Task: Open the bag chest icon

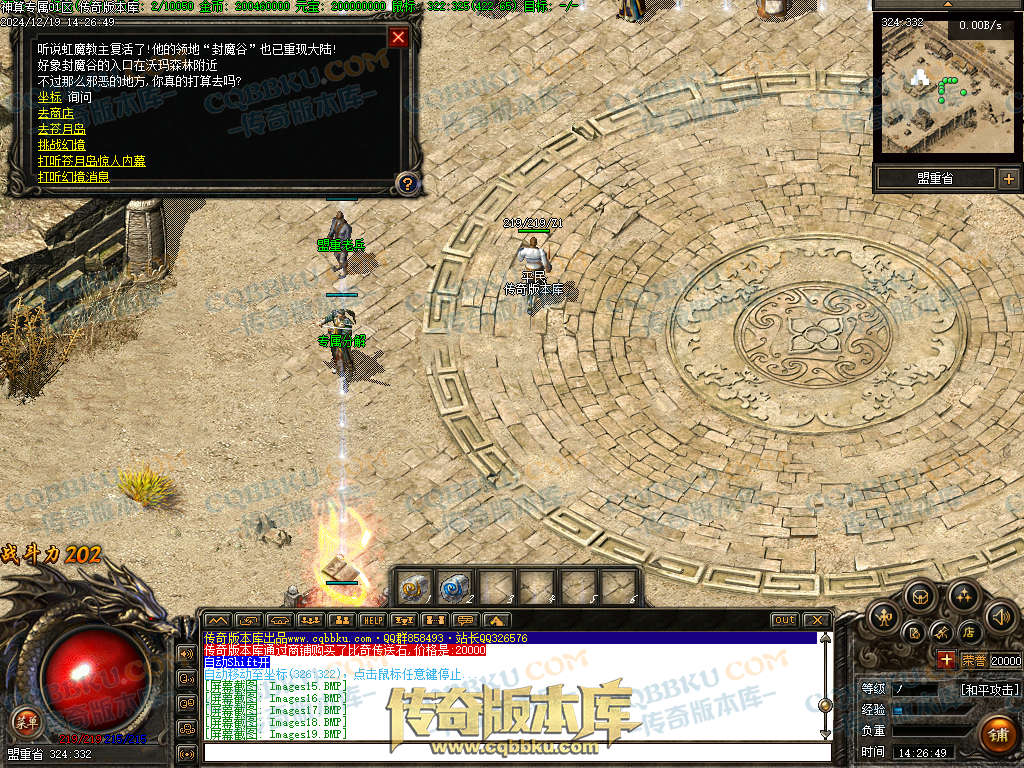Action: click(920, 598)
